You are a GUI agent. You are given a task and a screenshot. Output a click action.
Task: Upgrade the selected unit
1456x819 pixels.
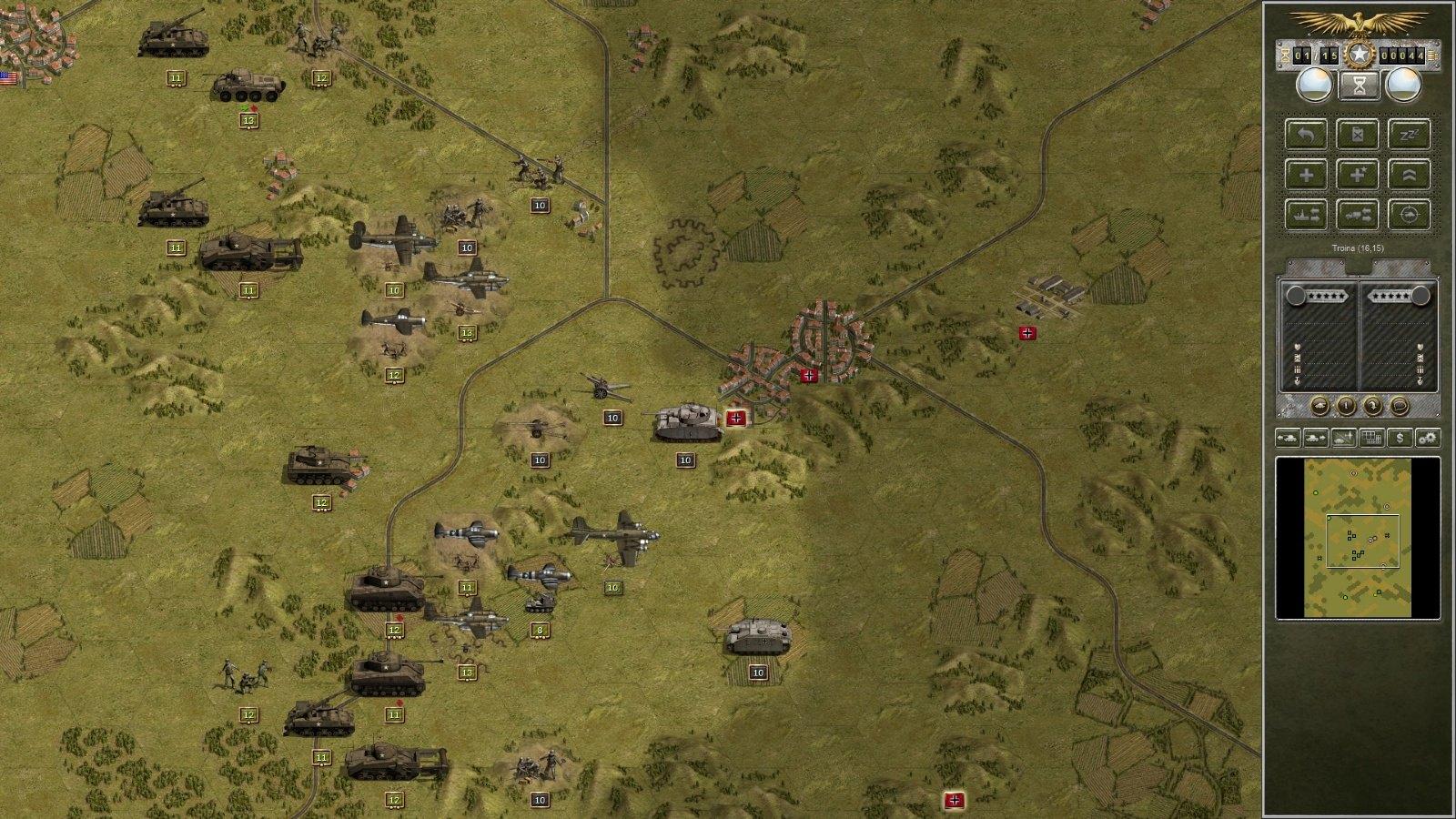click(x=1410, y=174)
